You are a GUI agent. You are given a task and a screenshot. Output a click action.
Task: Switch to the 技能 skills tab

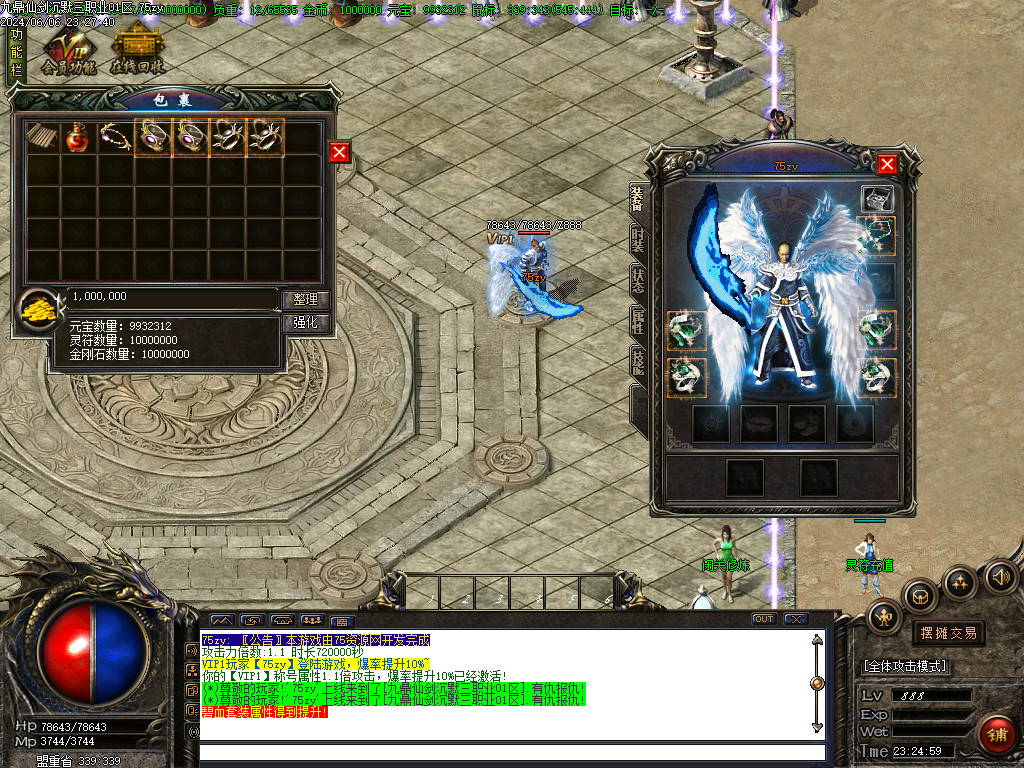(x=637, y=361)
